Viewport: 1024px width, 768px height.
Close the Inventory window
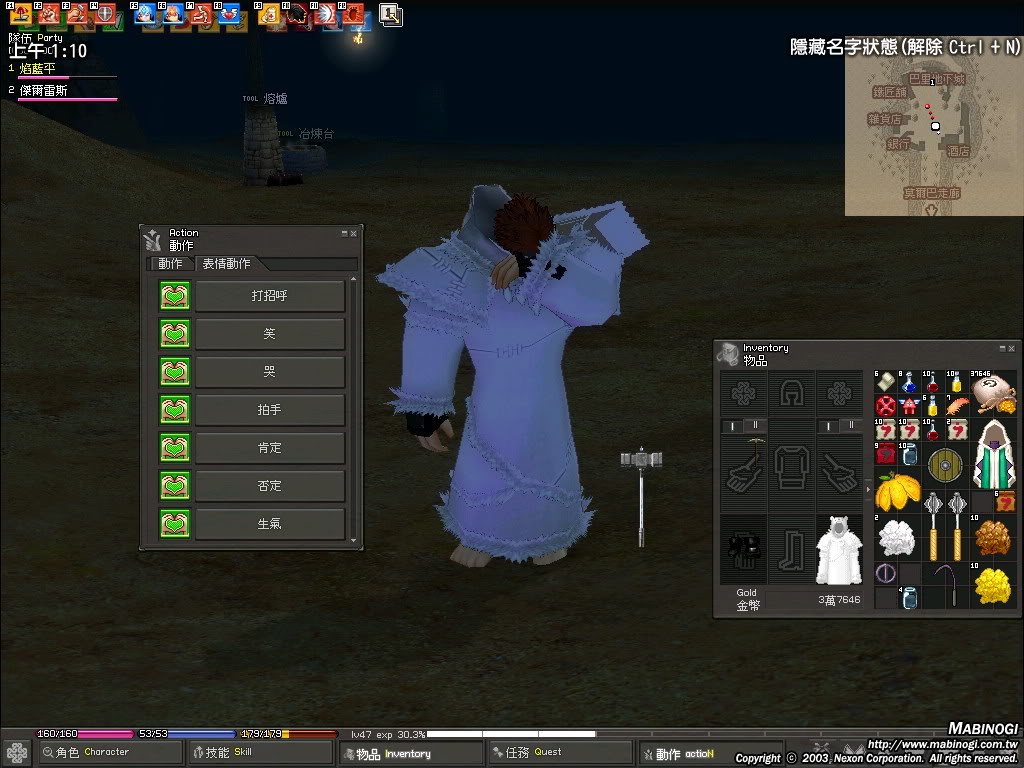click(x=1011, y=348)
